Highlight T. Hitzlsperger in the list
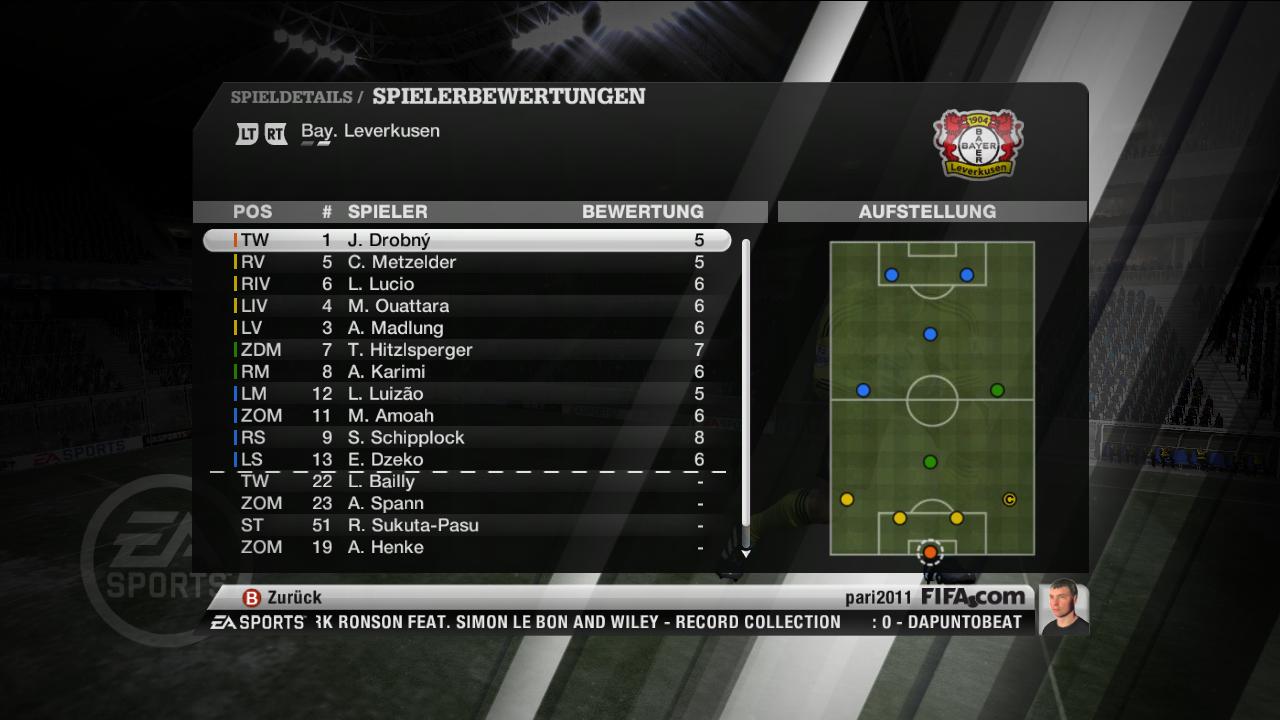The height and width of the screenshot is (720, 1280). click(466, 351)
